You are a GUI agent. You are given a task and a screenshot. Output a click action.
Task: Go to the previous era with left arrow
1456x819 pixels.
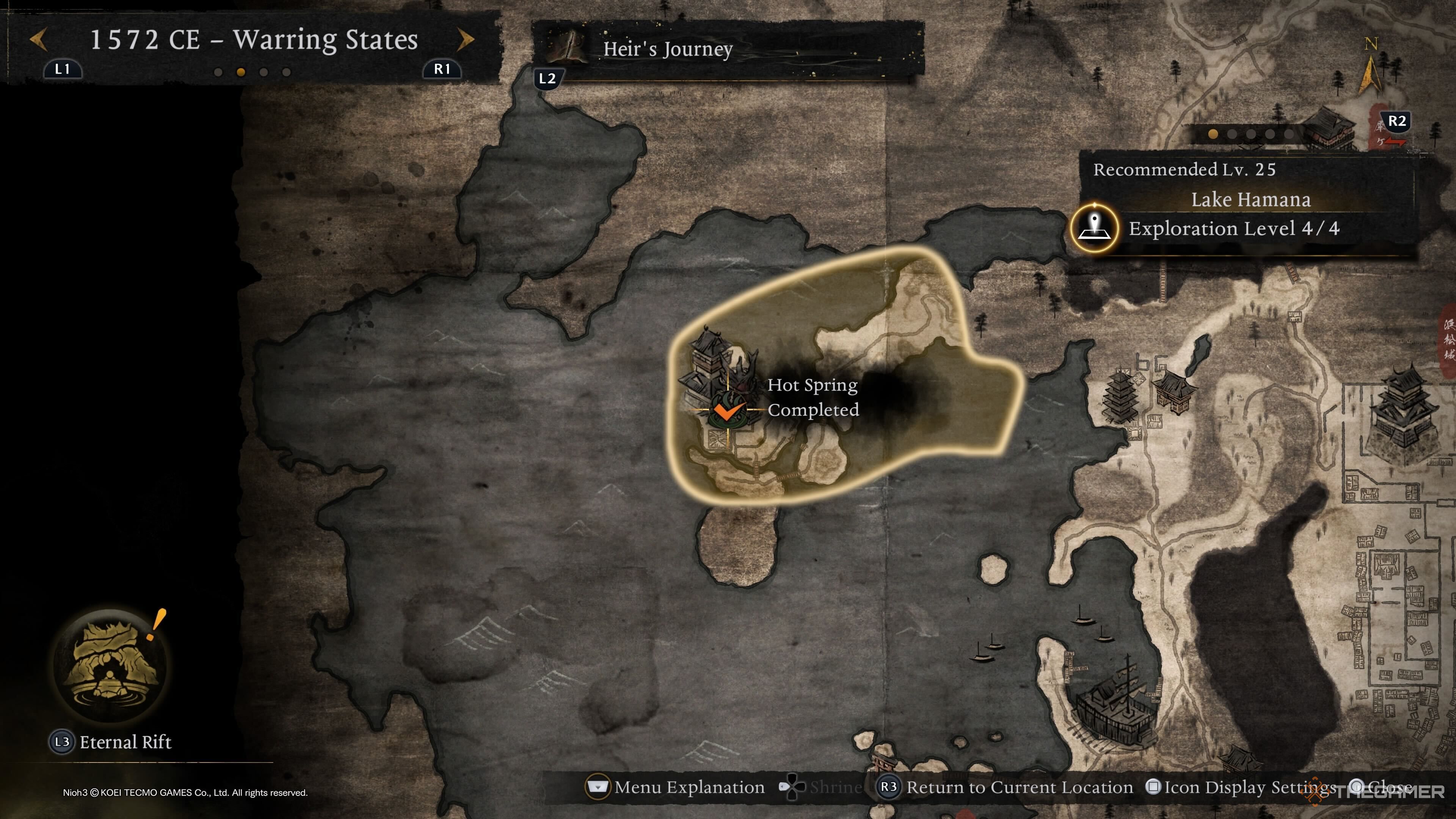click(38, 39)
